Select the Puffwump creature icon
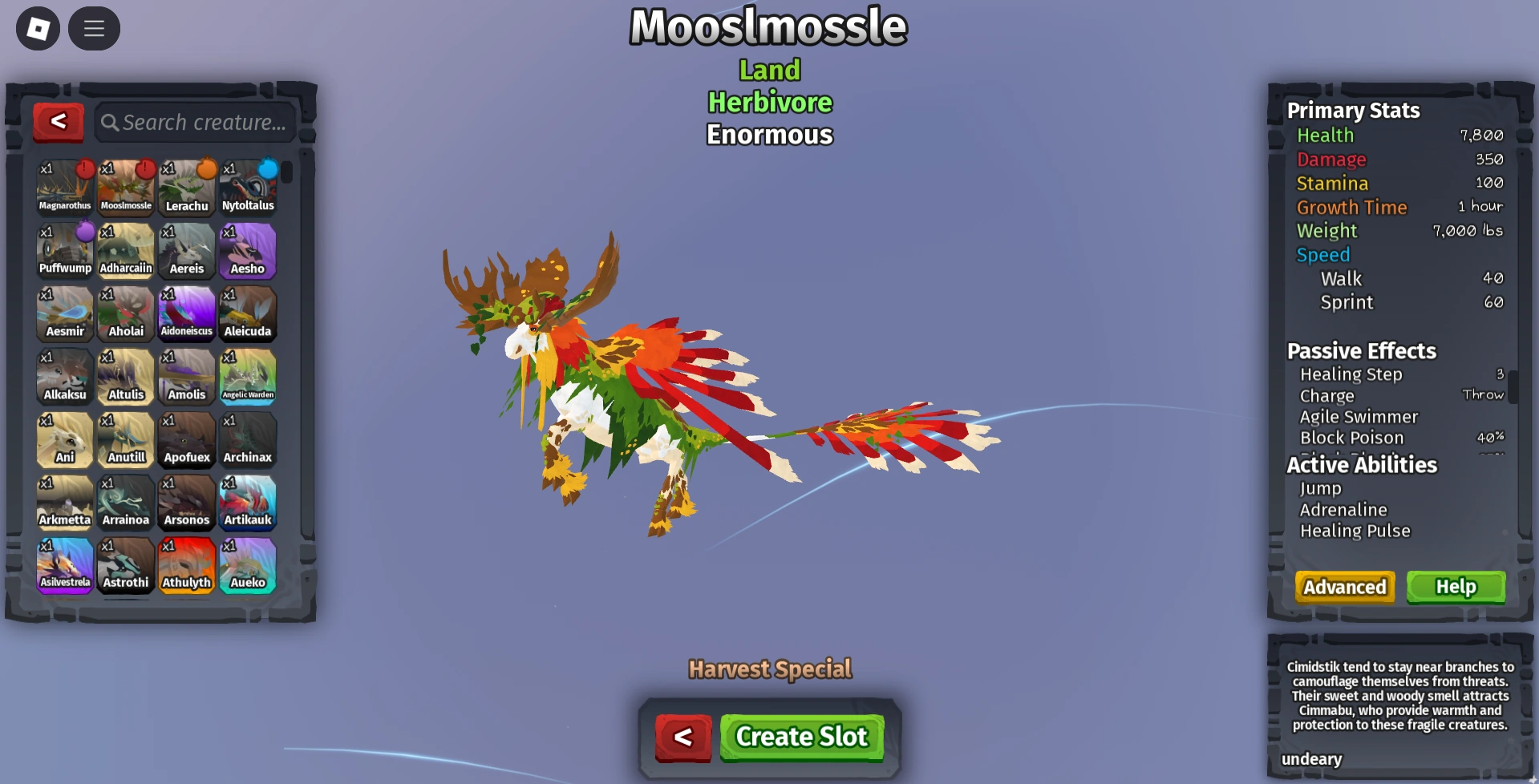The height and width of the screenshot is (784, 1539). click(x=64, y=250)
